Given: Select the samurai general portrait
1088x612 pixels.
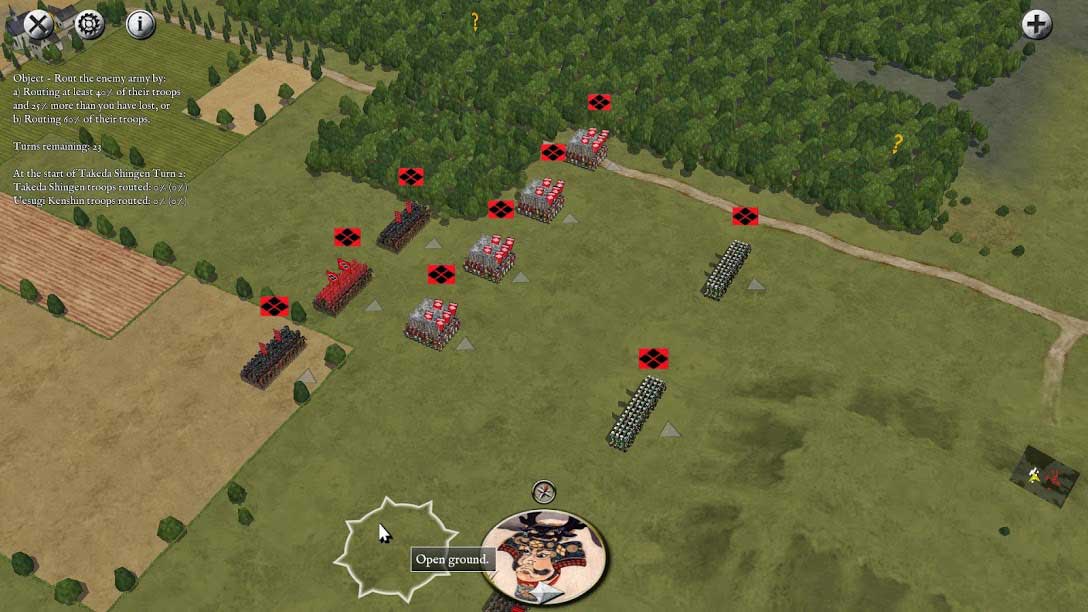Looking at the screenshot, I should (x=544, y=556).
